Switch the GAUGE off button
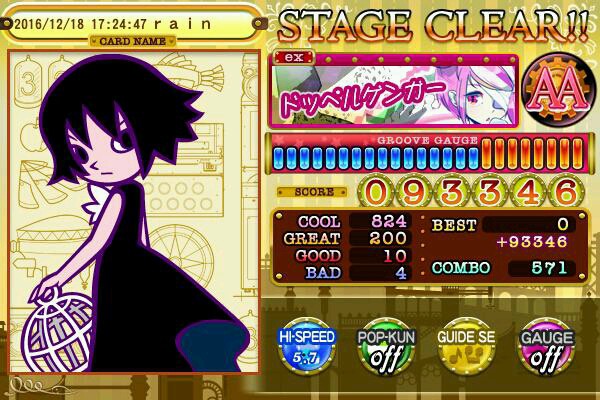 tap(543, 347)
